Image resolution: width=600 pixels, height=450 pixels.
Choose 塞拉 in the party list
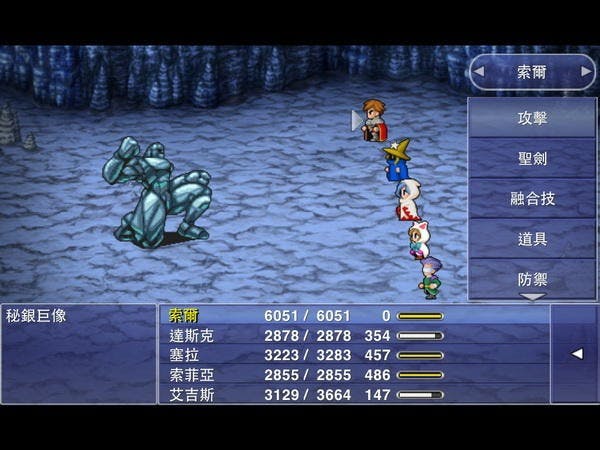[x=185, y=355]
